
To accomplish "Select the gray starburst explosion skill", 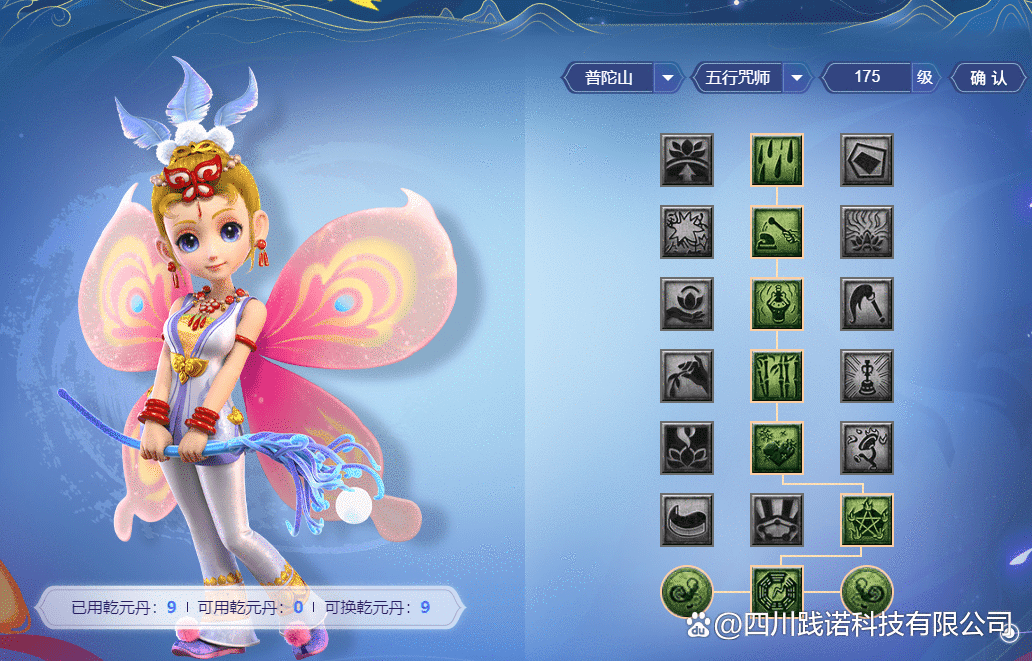I will pos(687,232).
